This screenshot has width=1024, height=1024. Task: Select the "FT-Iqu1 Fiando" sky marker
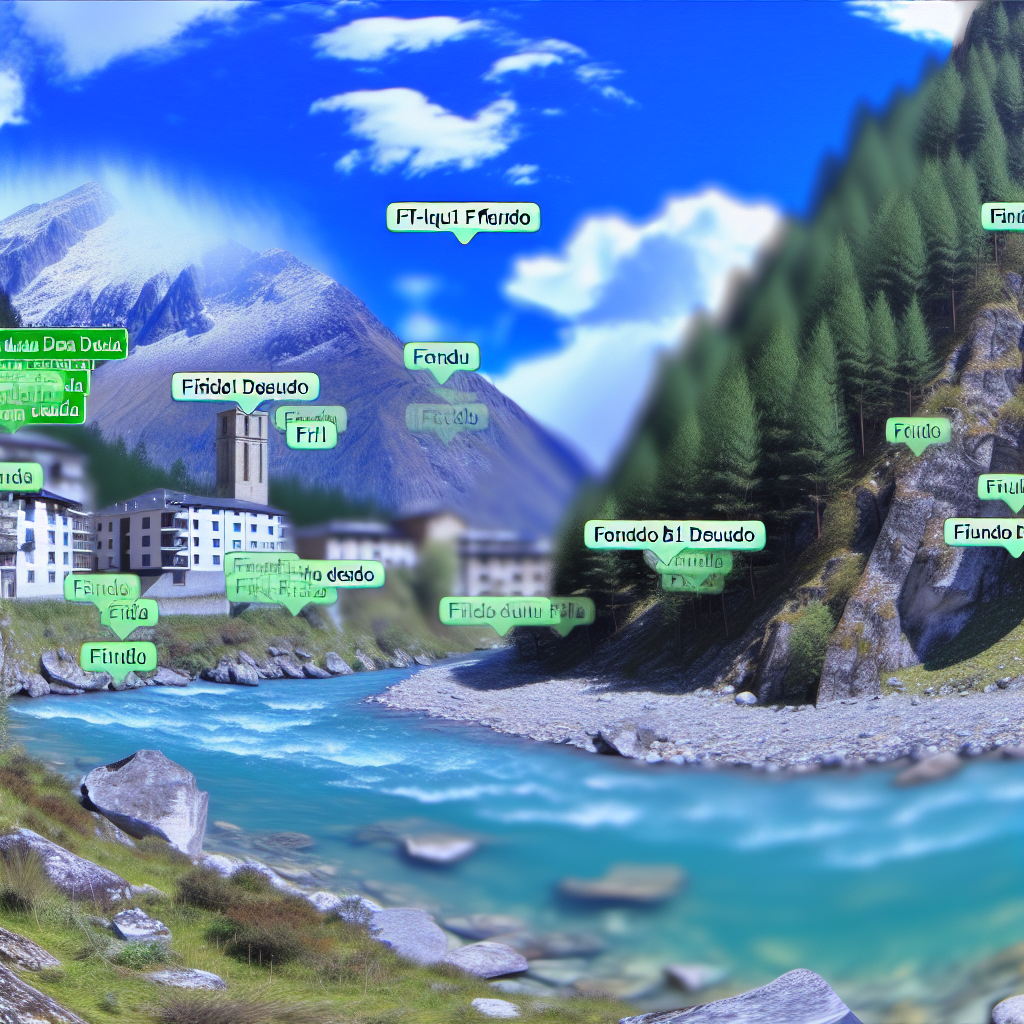point(463,217)
